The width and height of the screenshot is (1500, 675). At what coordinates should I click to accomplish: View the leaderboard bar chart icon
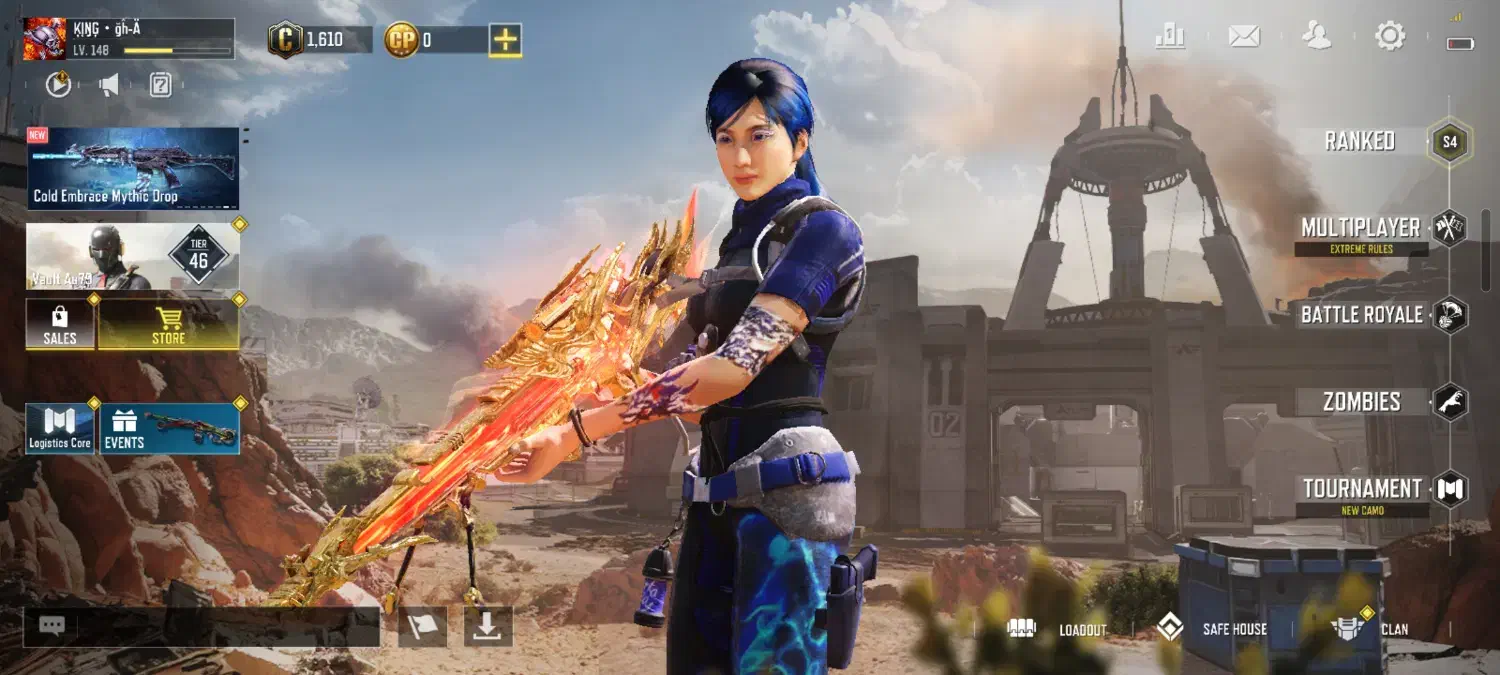pyautogui.click(x=1170, y=37)
